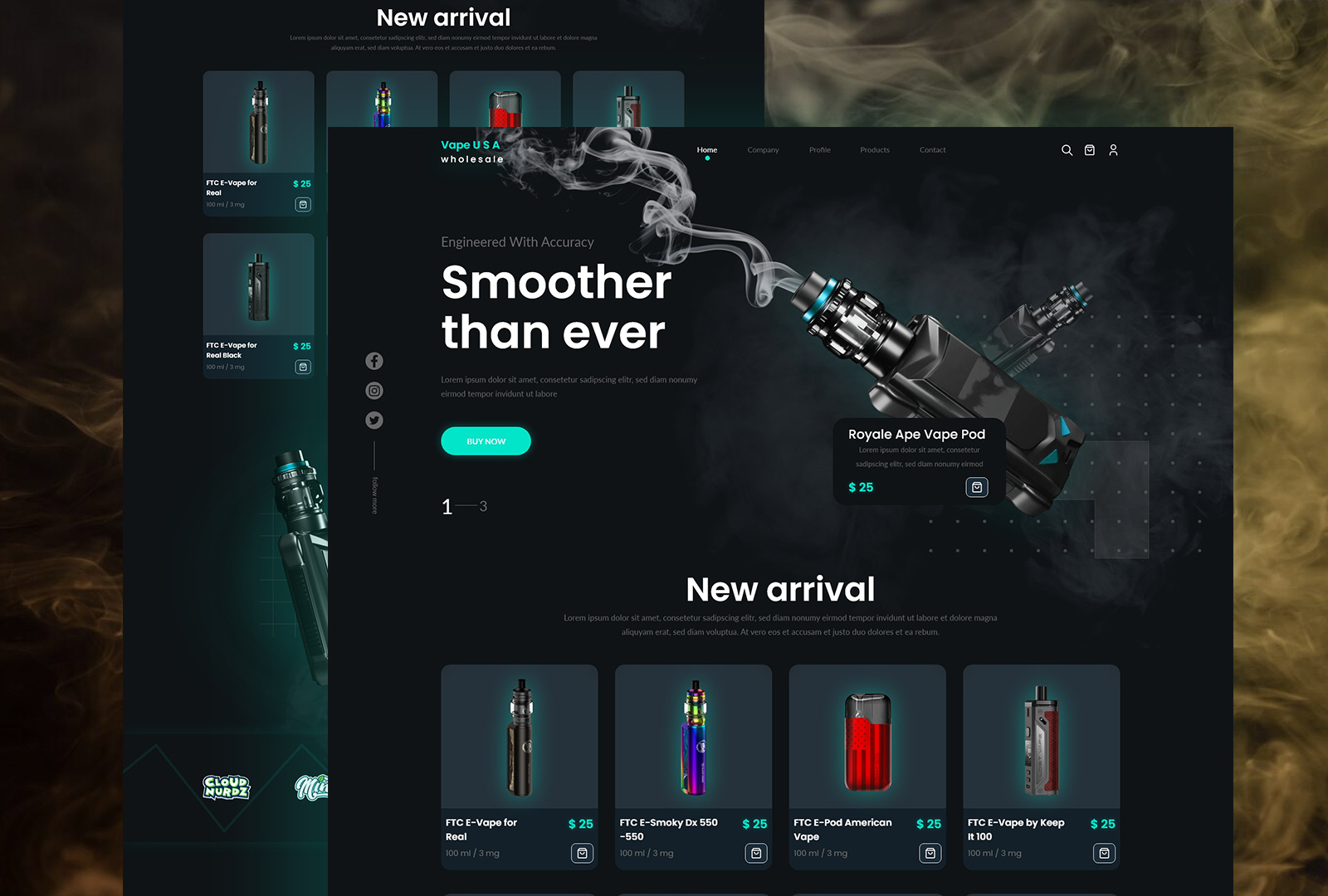Open the search icon in the navbar
This screenshot has width=1328, height=896.
point(1067,150)
